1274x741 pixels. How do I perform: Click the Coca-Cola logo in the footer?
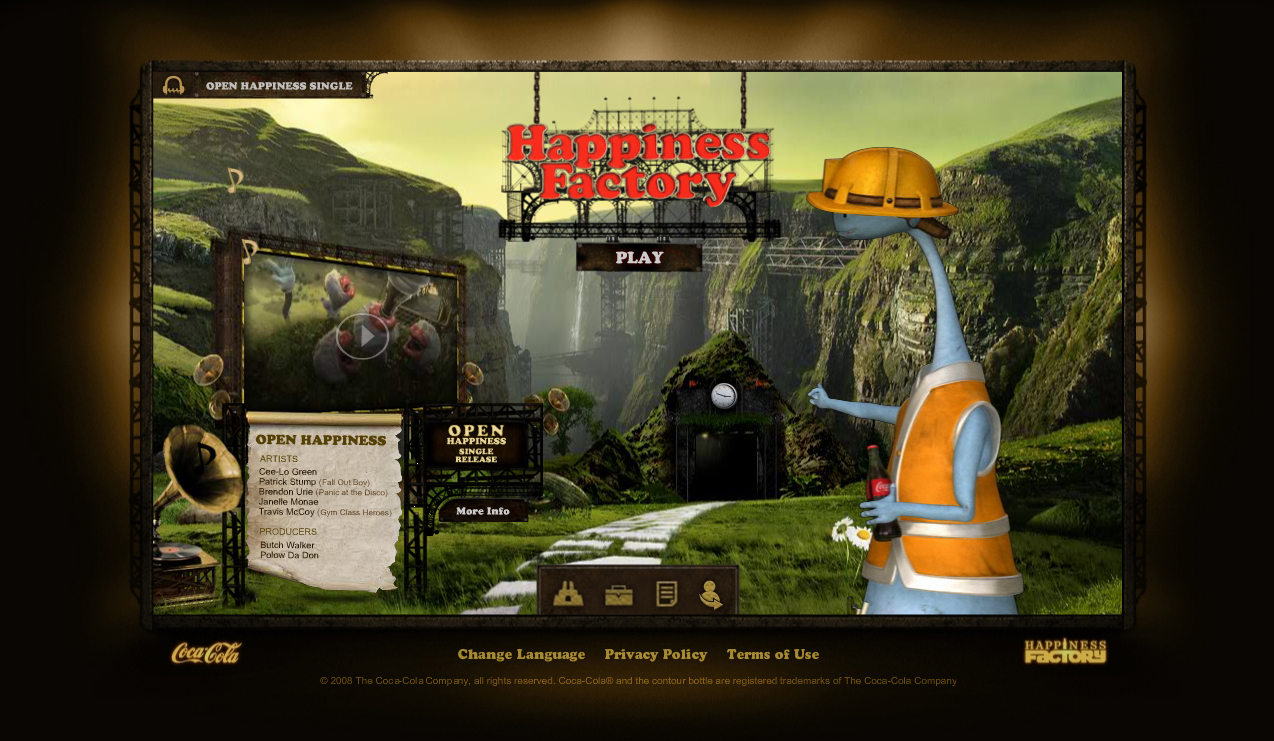pos(206,653)
